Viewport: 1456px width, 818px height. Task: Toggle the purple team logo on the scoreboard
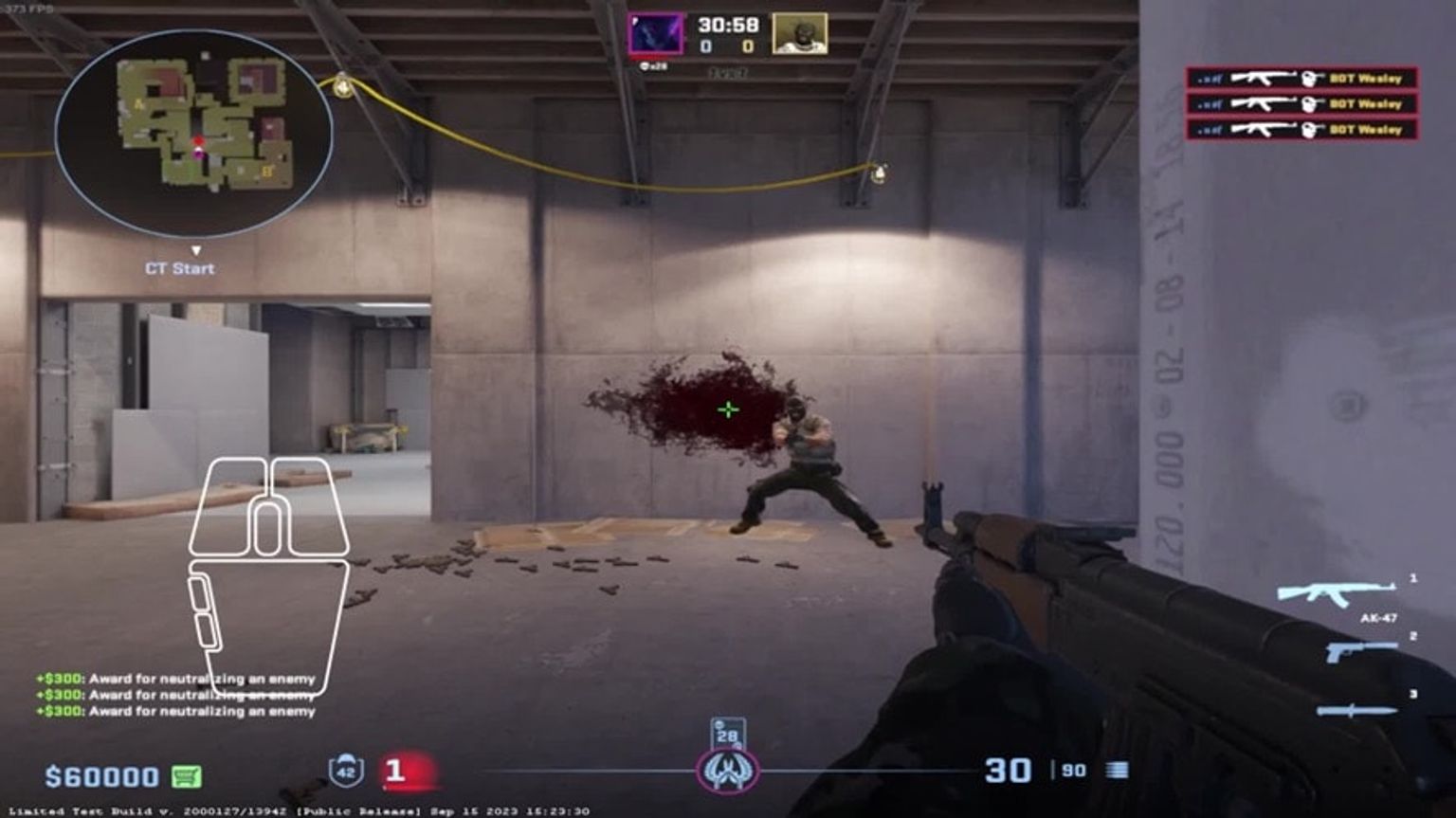pos(653,31)
